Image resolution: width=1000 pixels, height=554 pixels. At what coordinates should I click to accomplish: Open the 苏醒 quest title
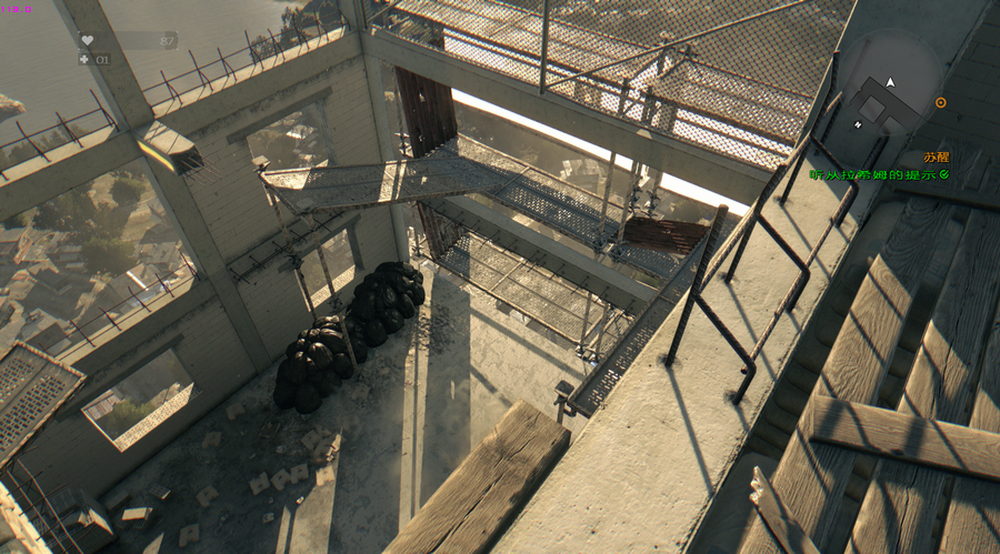click(936, 158)
